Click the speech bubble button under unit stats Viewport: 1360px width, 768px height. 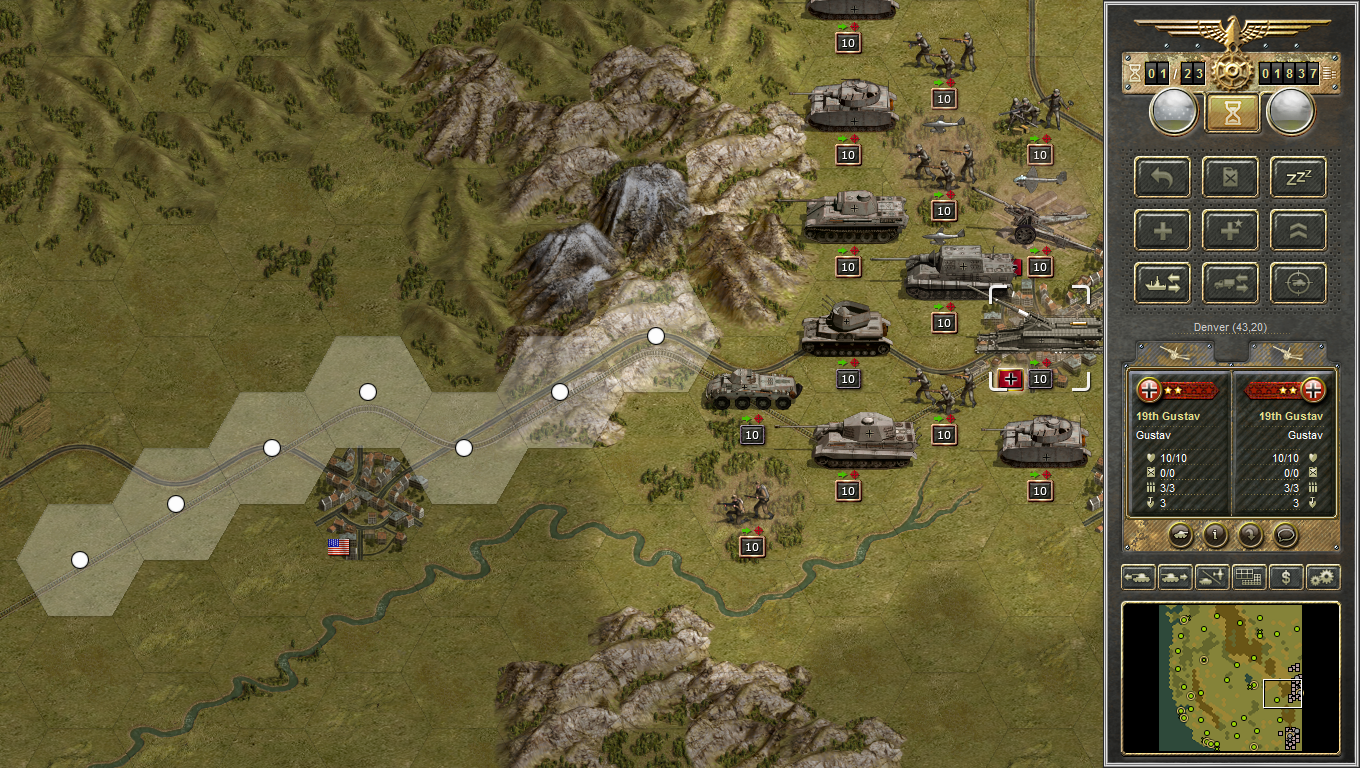[1285, 535]
